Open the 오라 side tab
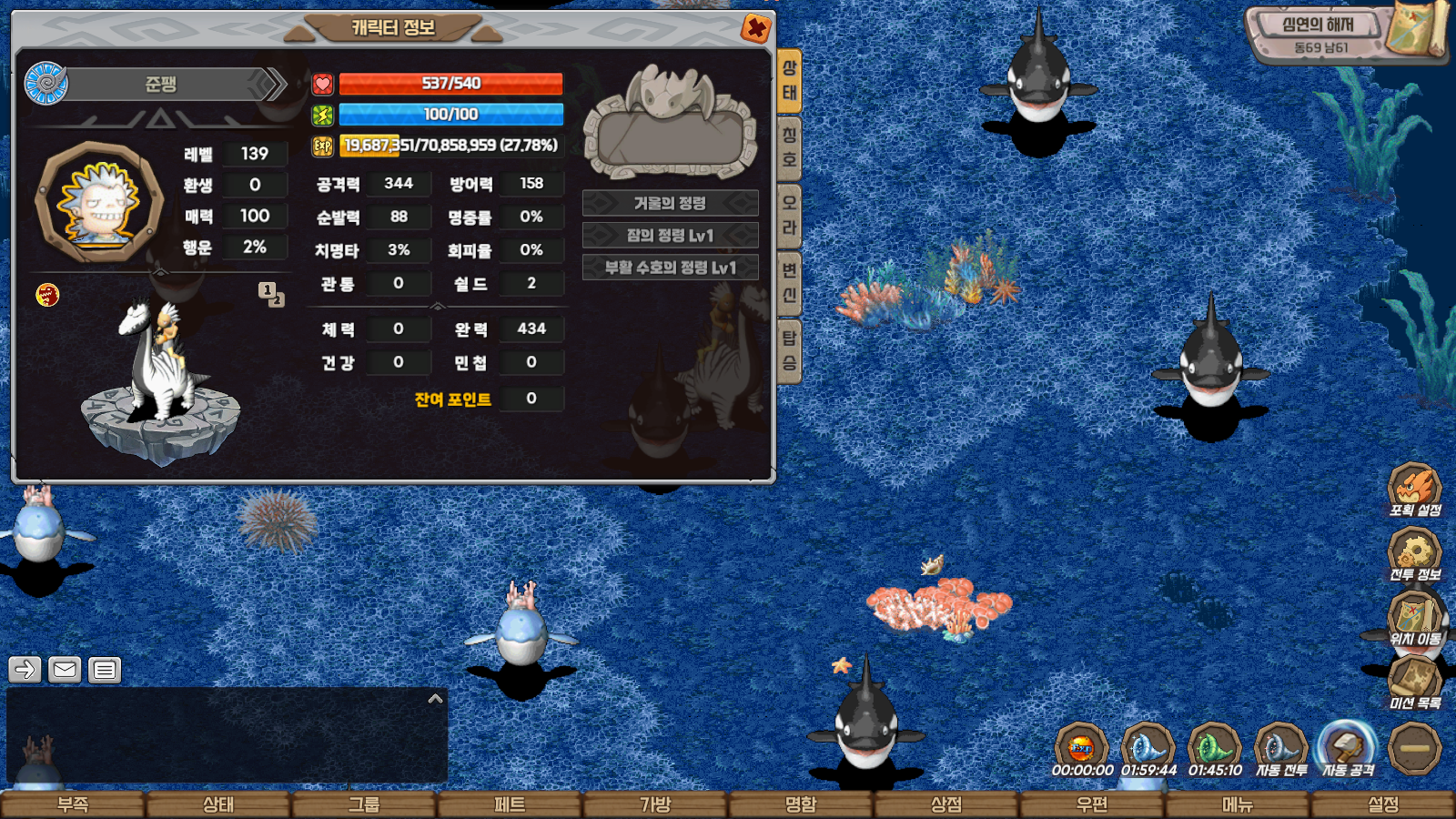Image resolution: width=1456 pixels, height=819 pixels. coord(789,215)
